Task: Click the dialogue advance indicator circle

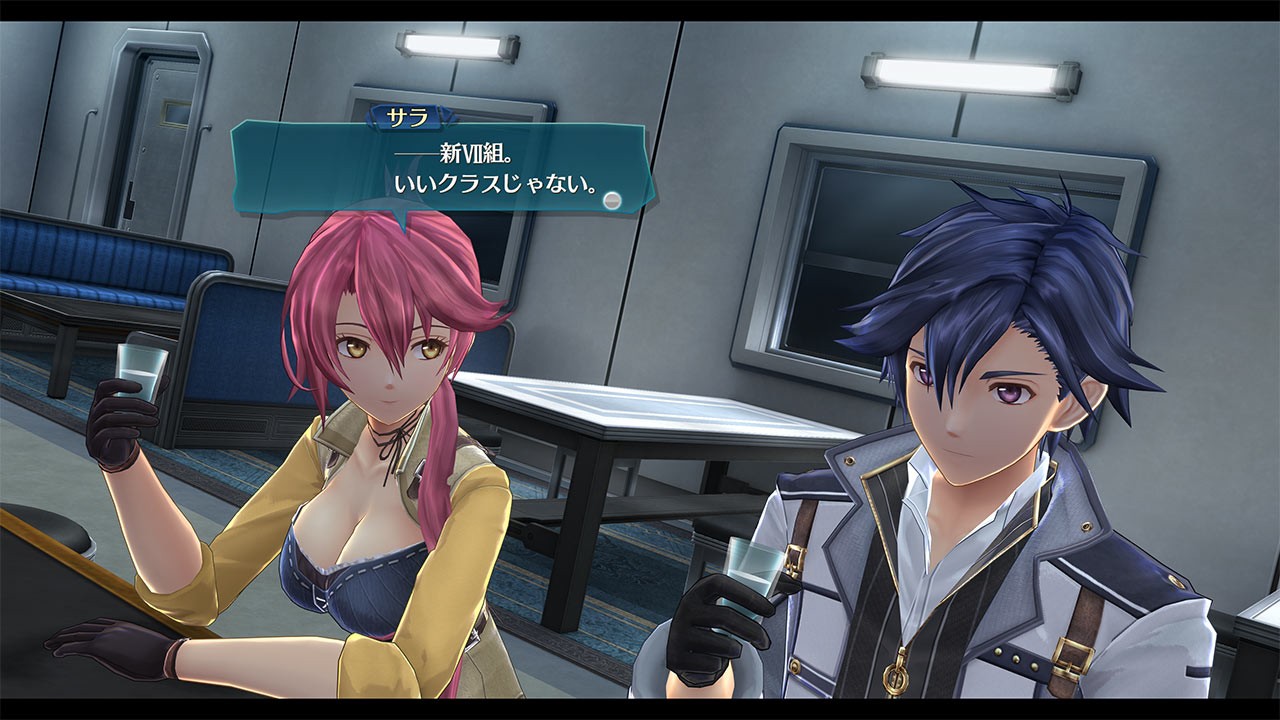Action: click(610, 199)
